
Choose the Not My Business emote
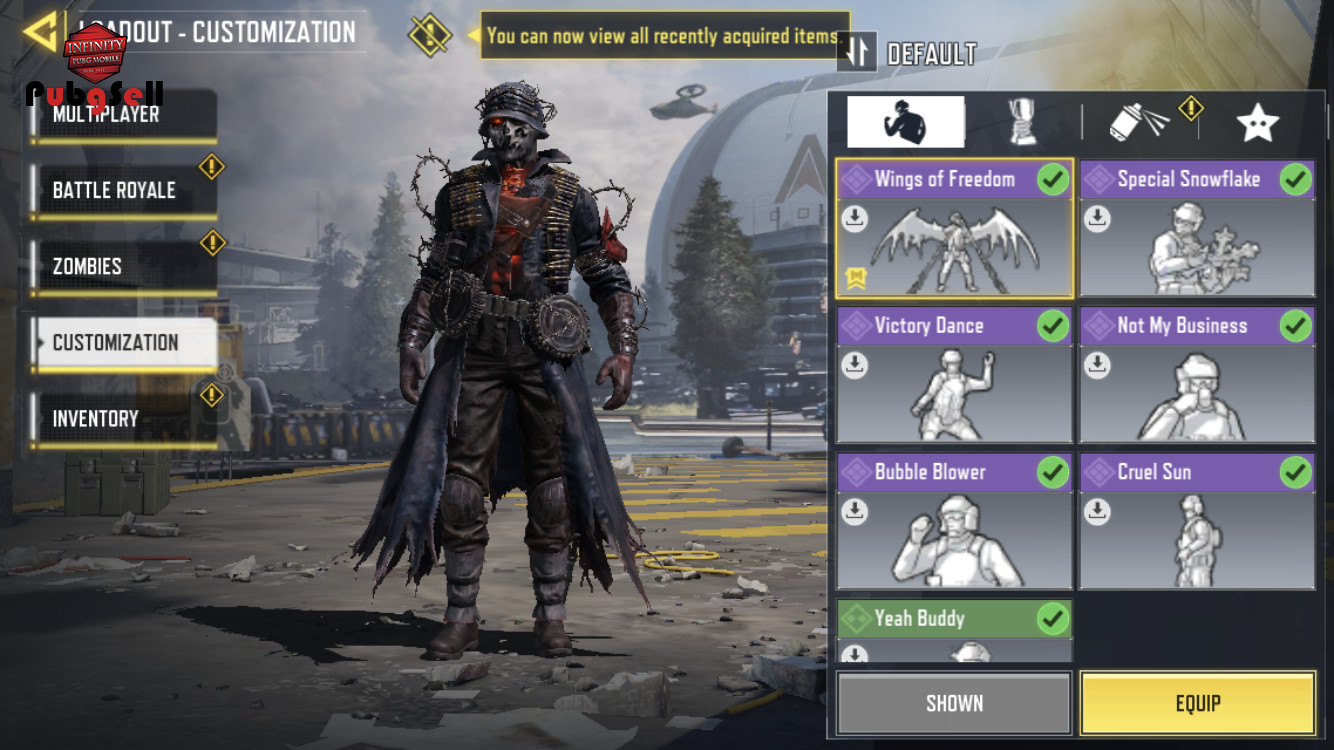tap(1197, 375)
